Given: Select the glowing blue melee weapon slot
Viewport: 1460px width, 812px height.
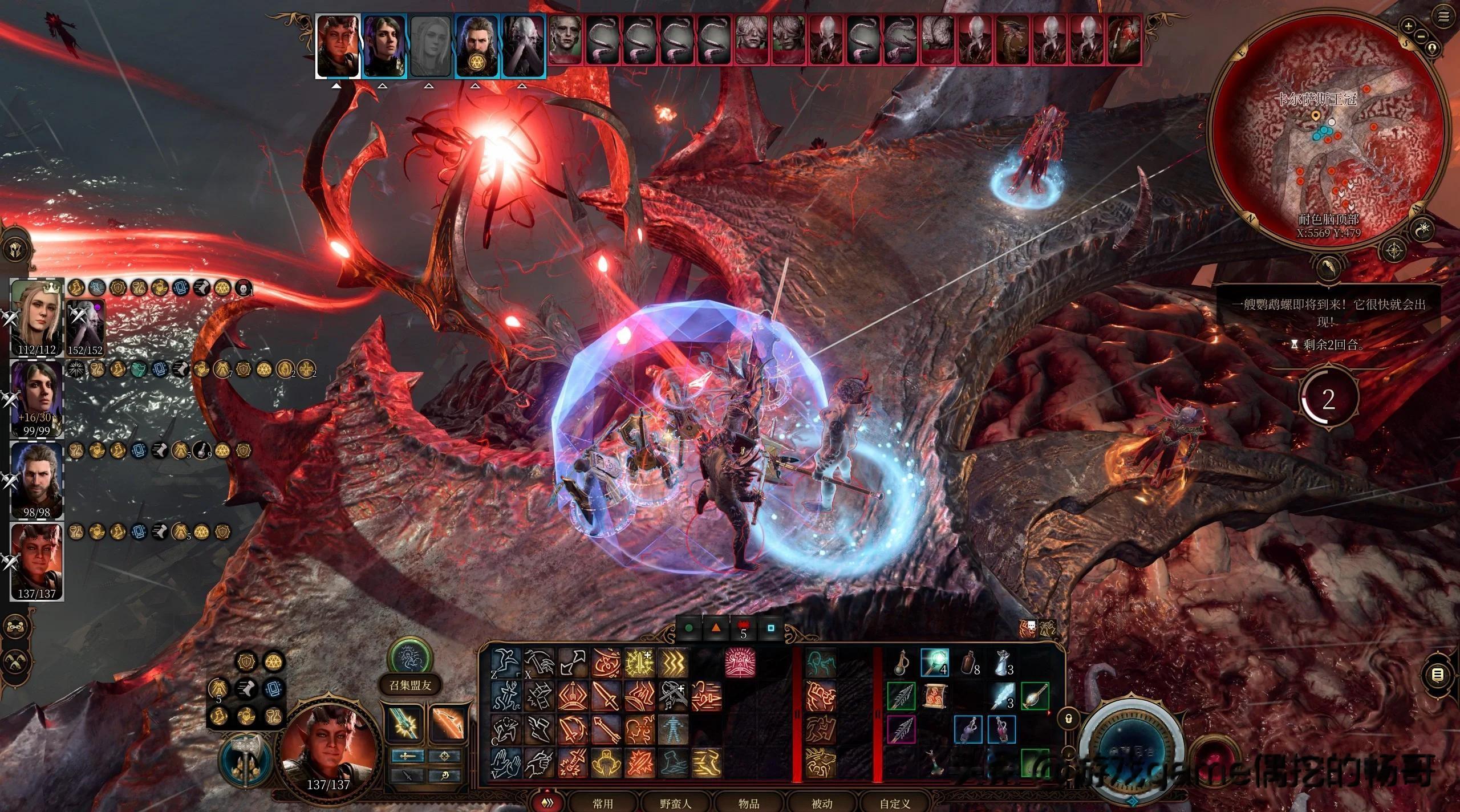Looking at the screenshot, I should click(x=405, y=724).
